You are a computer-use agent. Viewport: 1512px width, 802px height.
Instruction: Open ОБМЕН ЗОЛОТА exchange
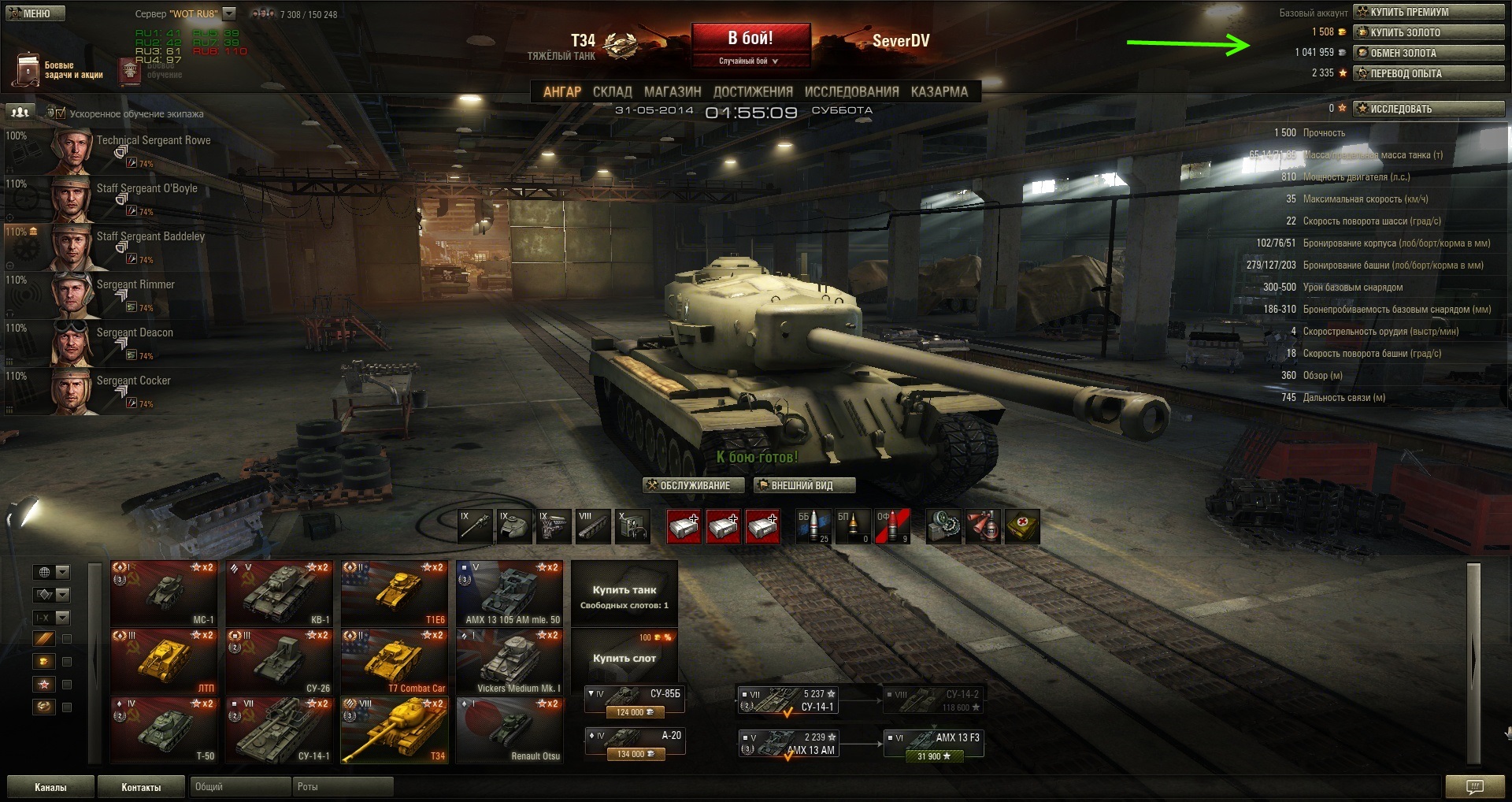[1428, 53]
